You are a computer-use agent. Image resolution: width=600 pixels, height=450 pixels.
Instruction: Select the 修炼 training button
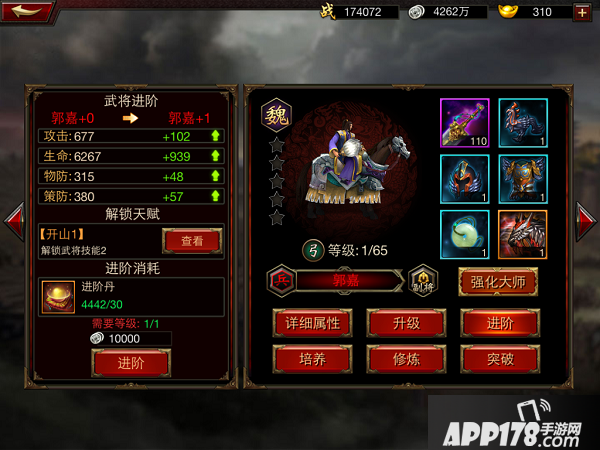pyautogui.click(x=405, y=358)
